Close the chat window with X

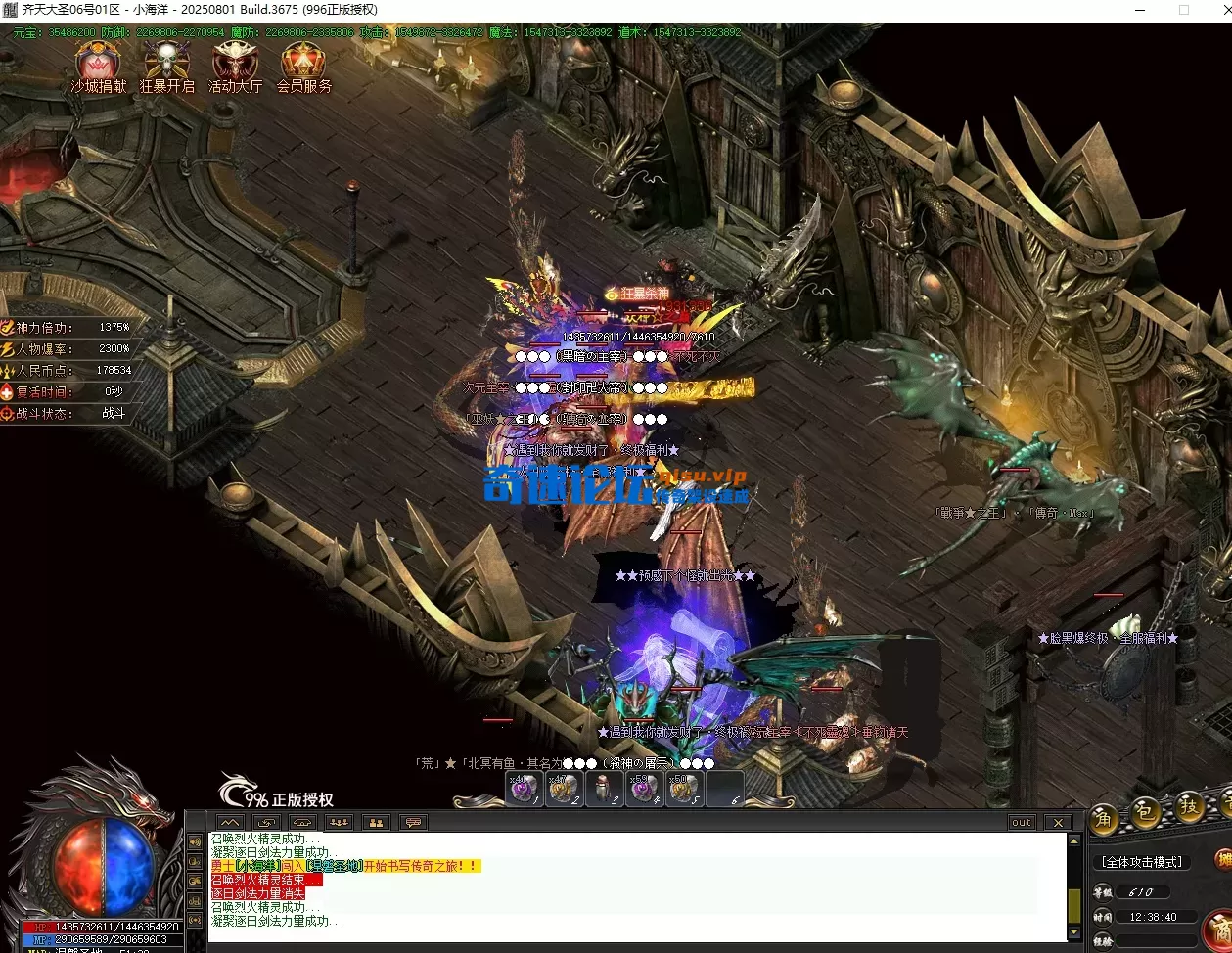pos(1058,823)
